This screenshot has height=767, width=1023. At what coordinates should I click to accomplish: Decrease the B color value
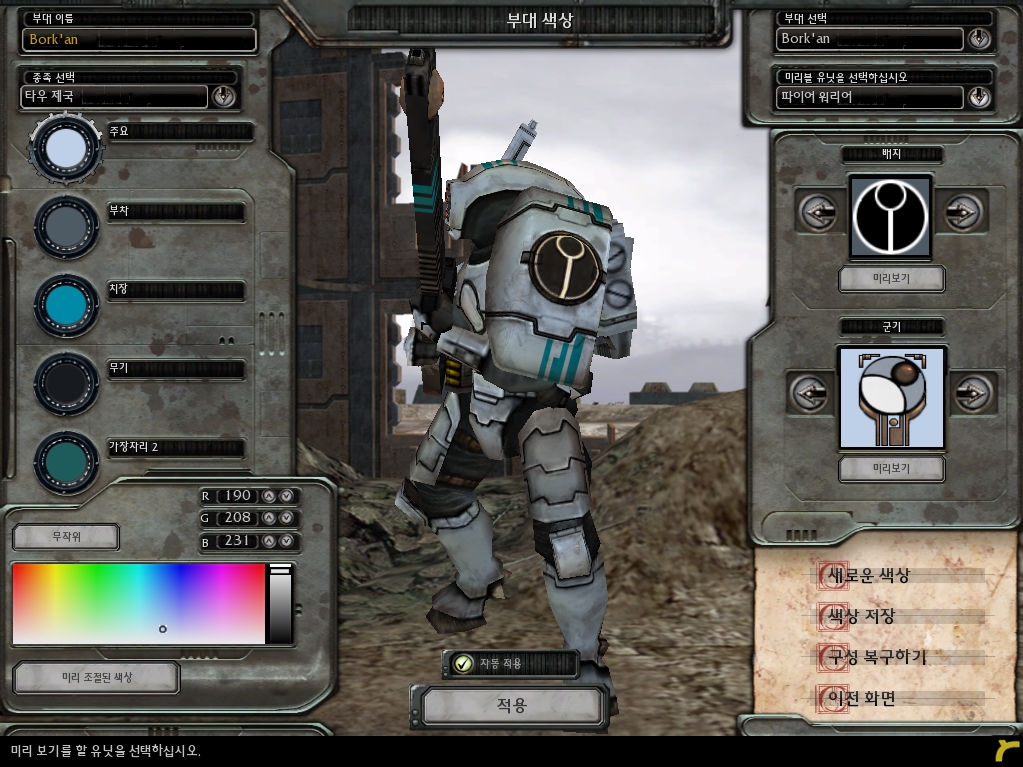[286, 542]
